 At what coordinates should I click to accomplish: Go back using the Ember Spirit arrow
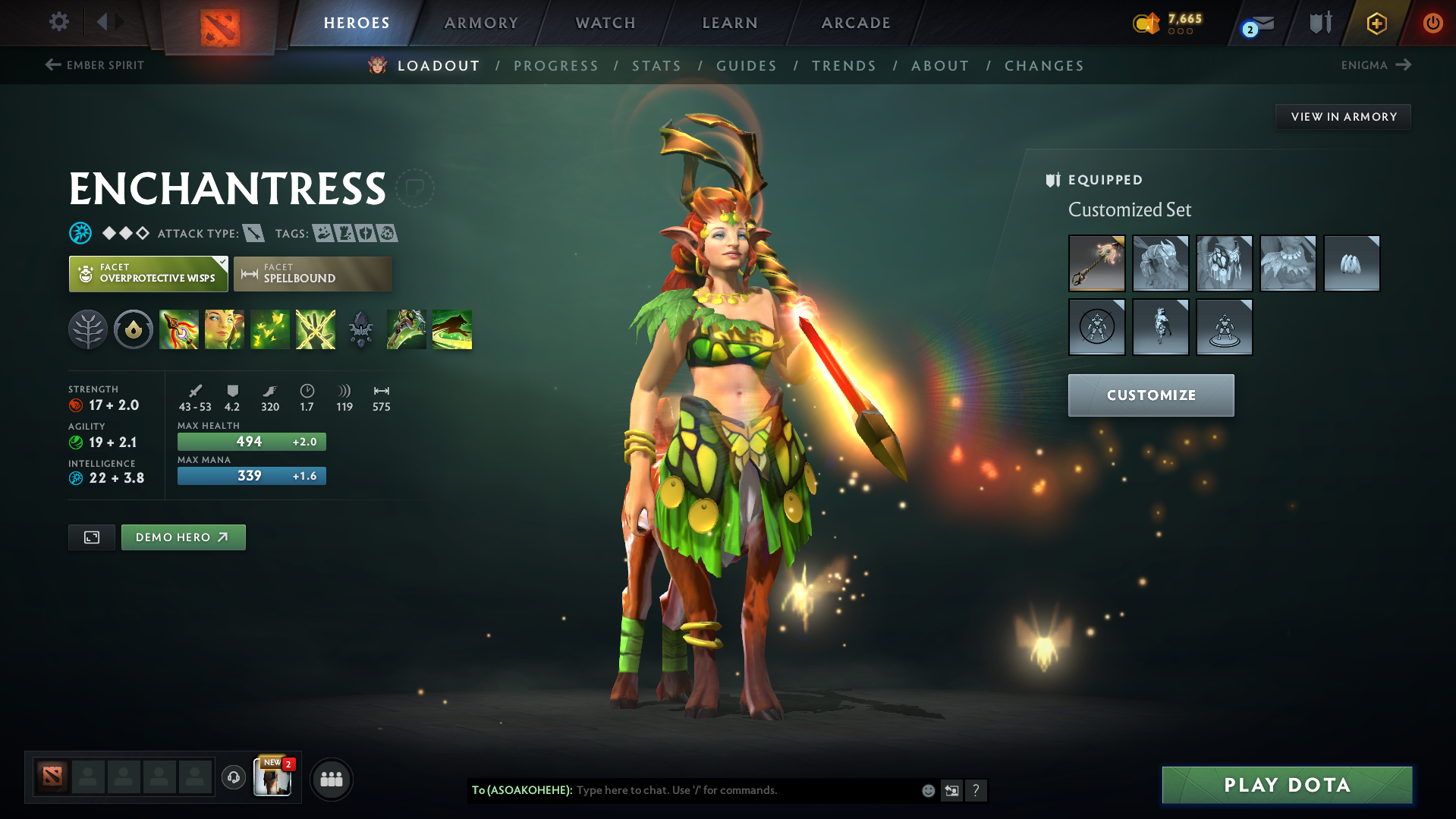pos(52,65)
